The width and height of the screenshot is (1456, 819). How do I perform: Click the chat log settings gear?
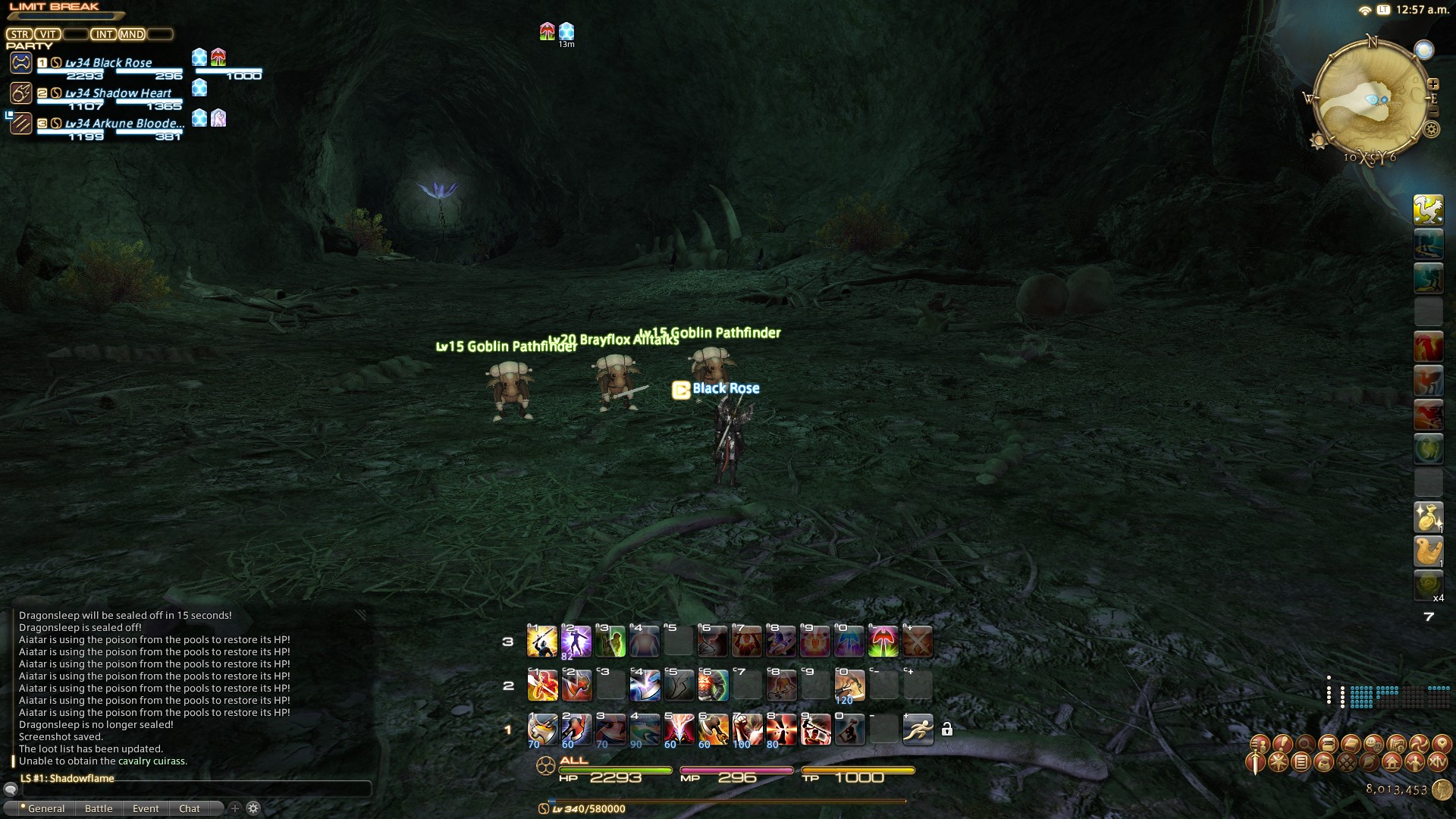pos(253,808)
